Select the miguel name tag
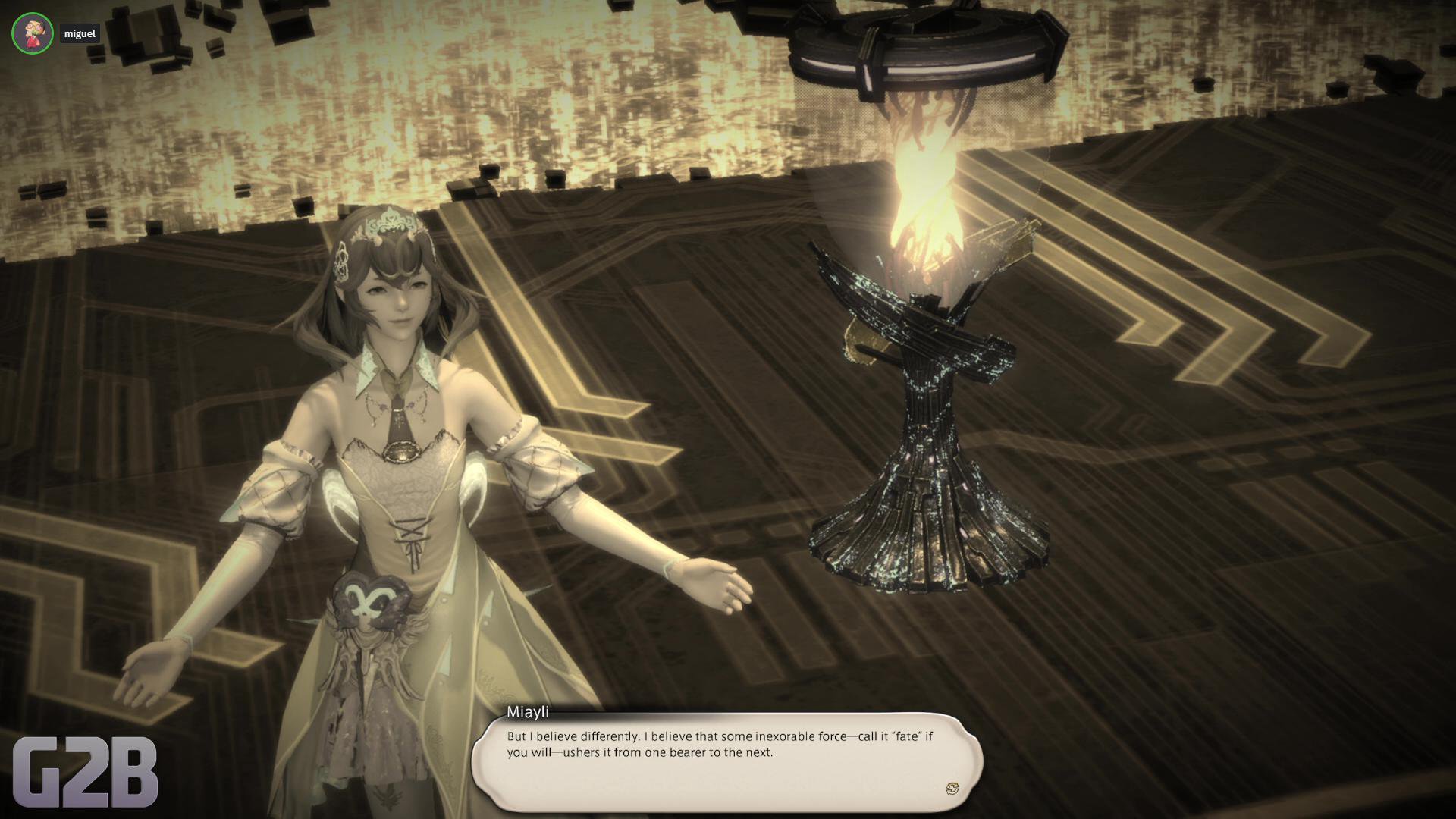 coord(80,33)
